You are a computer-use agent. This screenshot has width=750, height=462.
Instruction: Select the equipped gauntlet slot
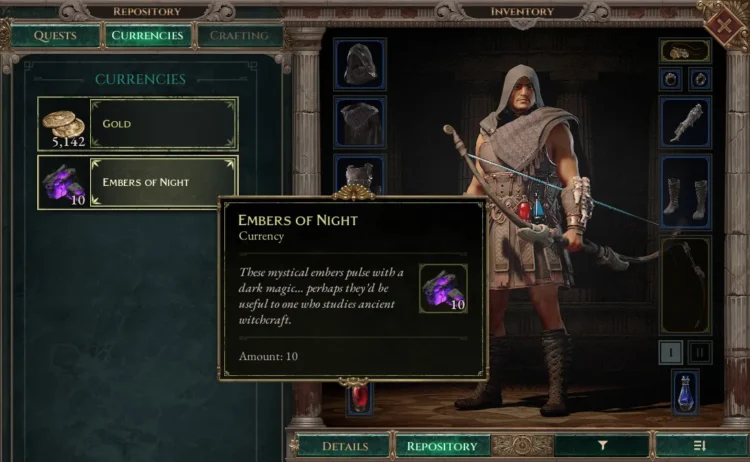685,123
